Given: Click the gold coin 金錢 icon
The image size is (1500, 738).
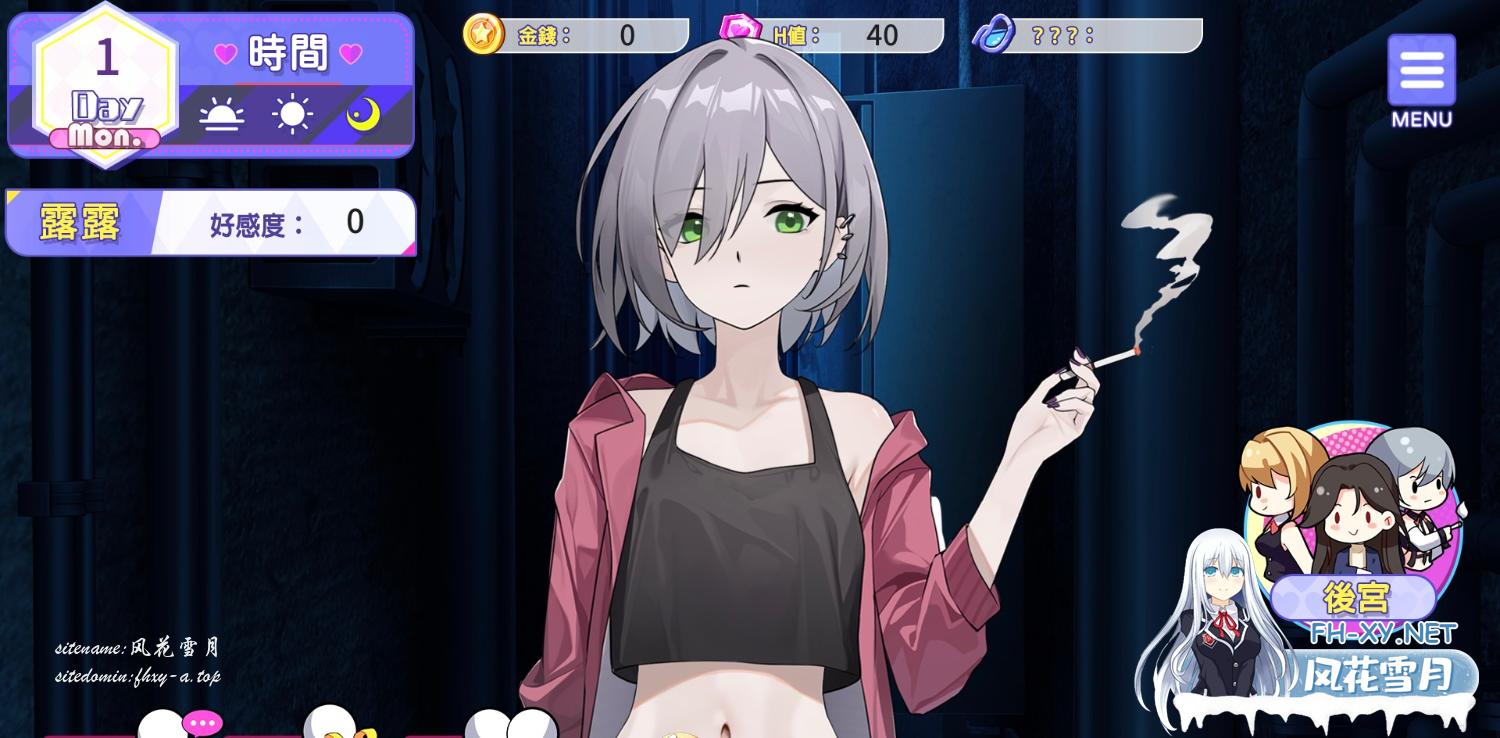Looking at the screenshot, I should [483, 35].
